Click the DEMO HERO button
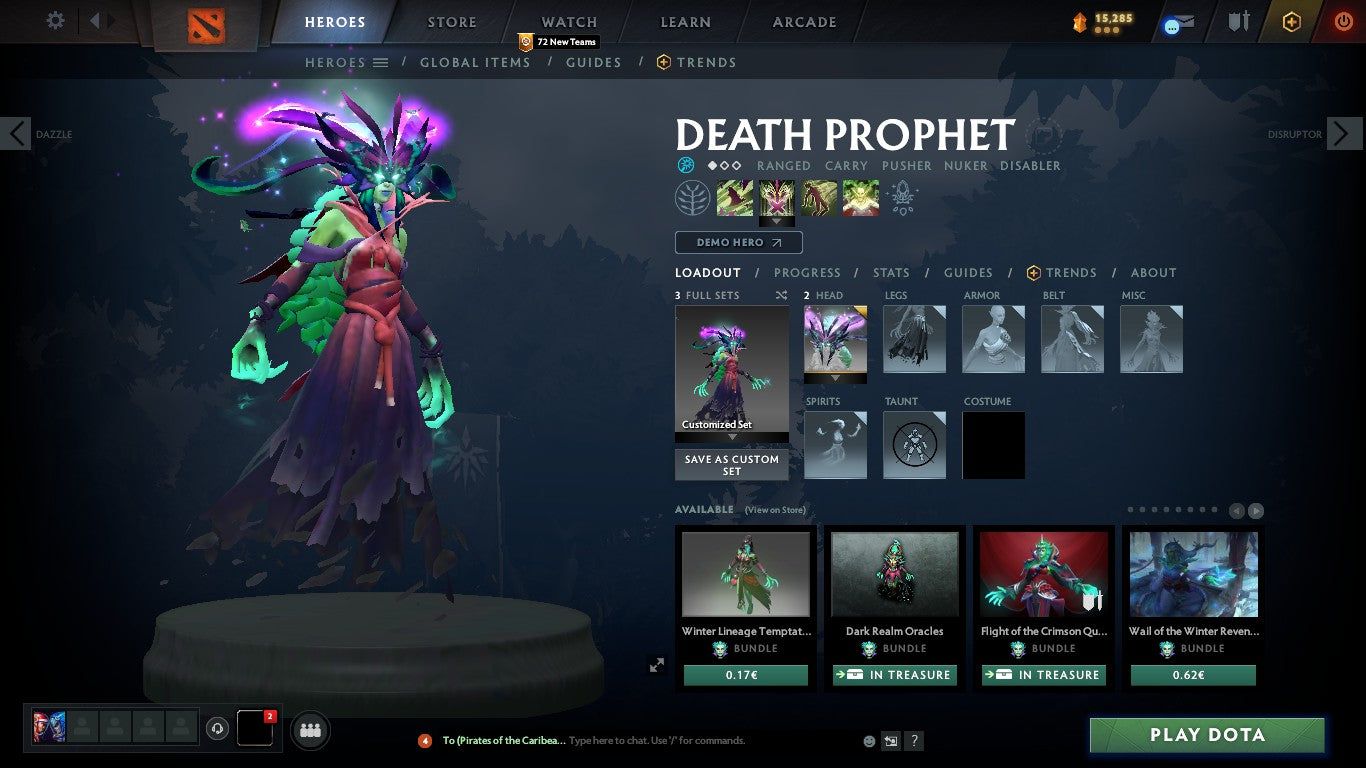Image resolution: width=1366 pixels, height=768 pixels. click(x=738, y=242)
